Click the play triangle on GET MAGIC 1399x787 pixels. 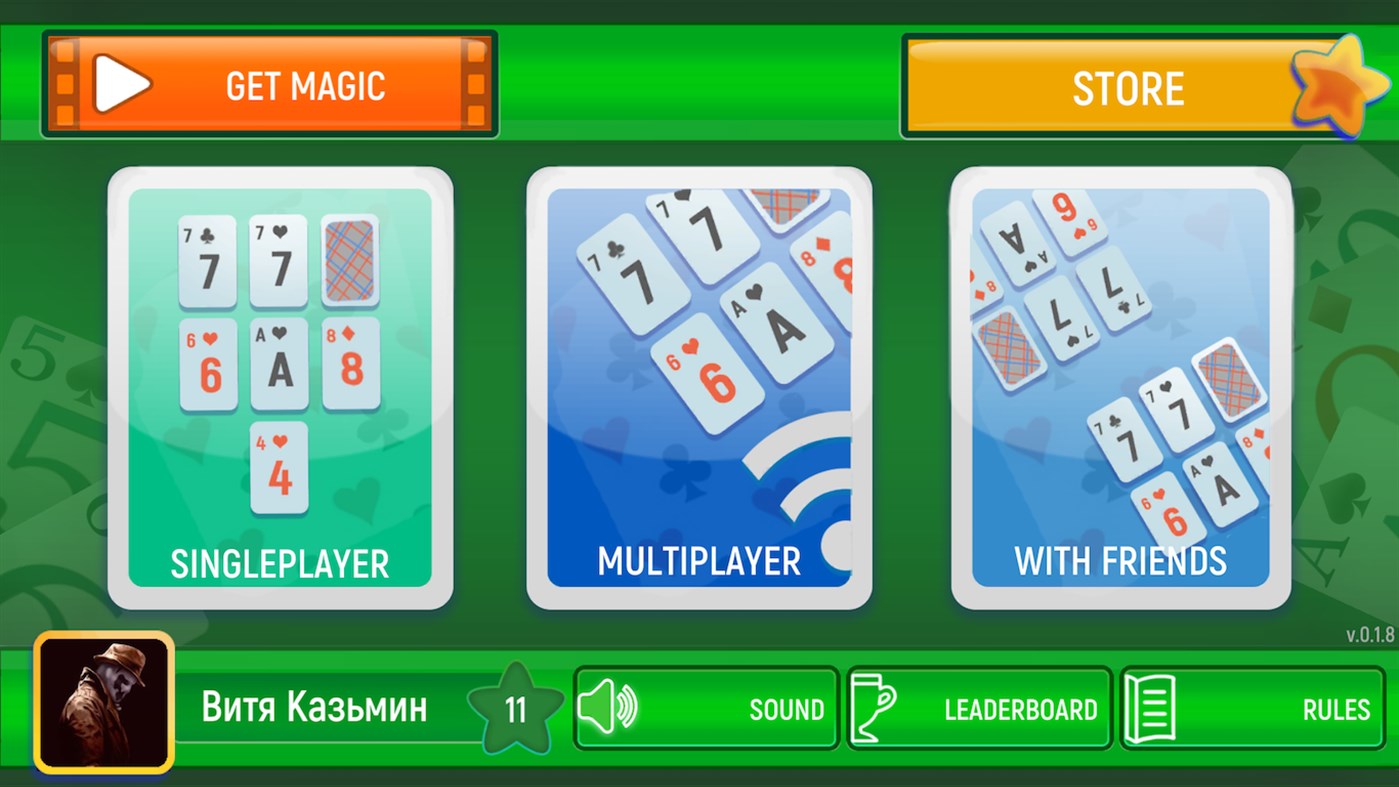coord(120,84)
